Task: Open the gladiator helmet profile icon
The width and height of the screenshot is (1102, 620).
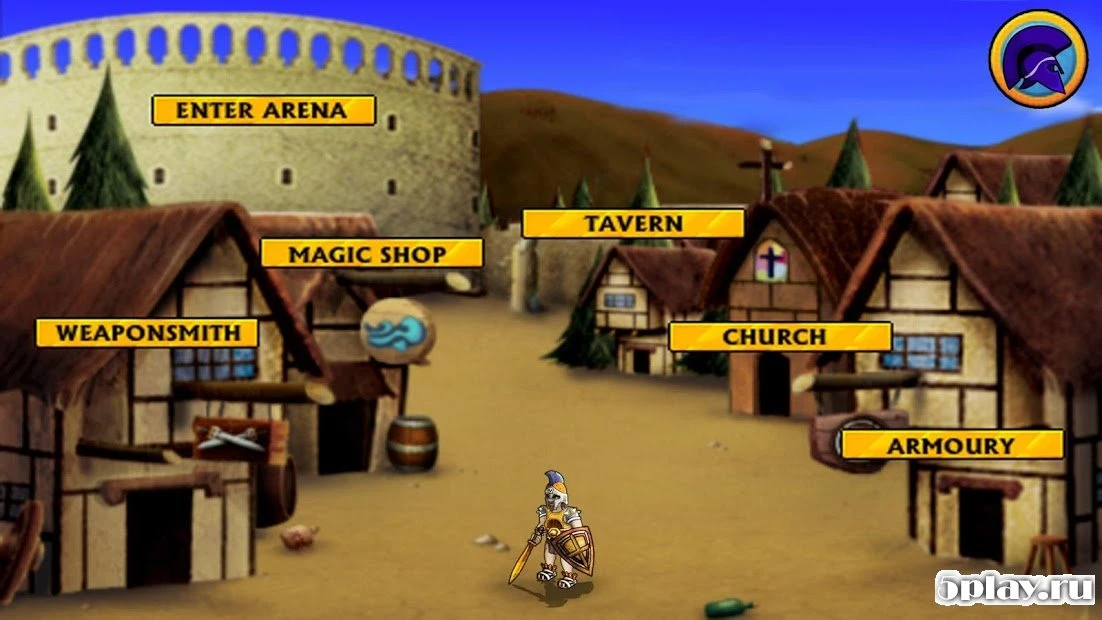Action: (x=1037, y=58)
